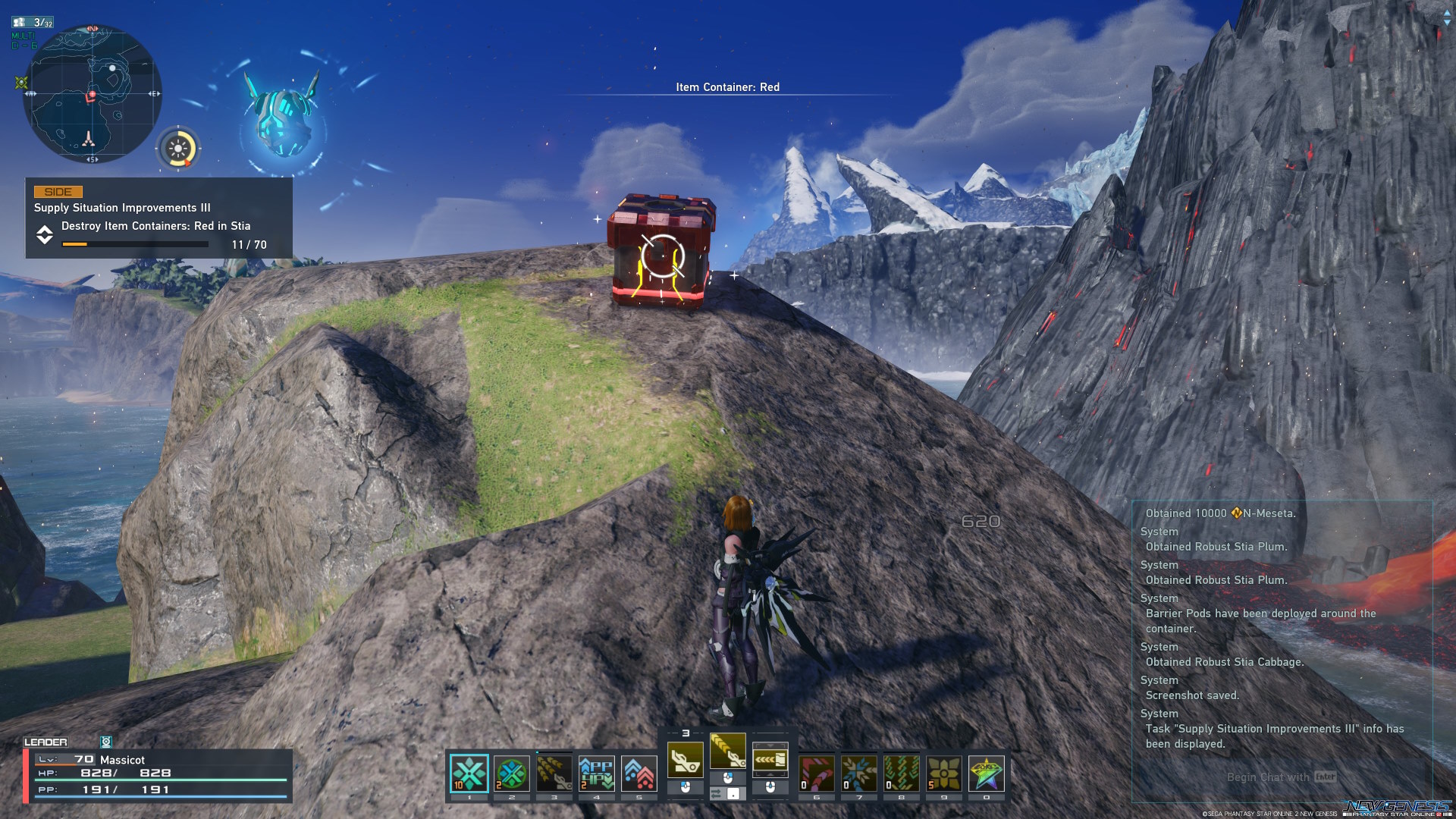Image resolution: width=1456 pixels, height=819 pixels.
Task: Select the SIDE quest tab label
Action: click(57, 191)
